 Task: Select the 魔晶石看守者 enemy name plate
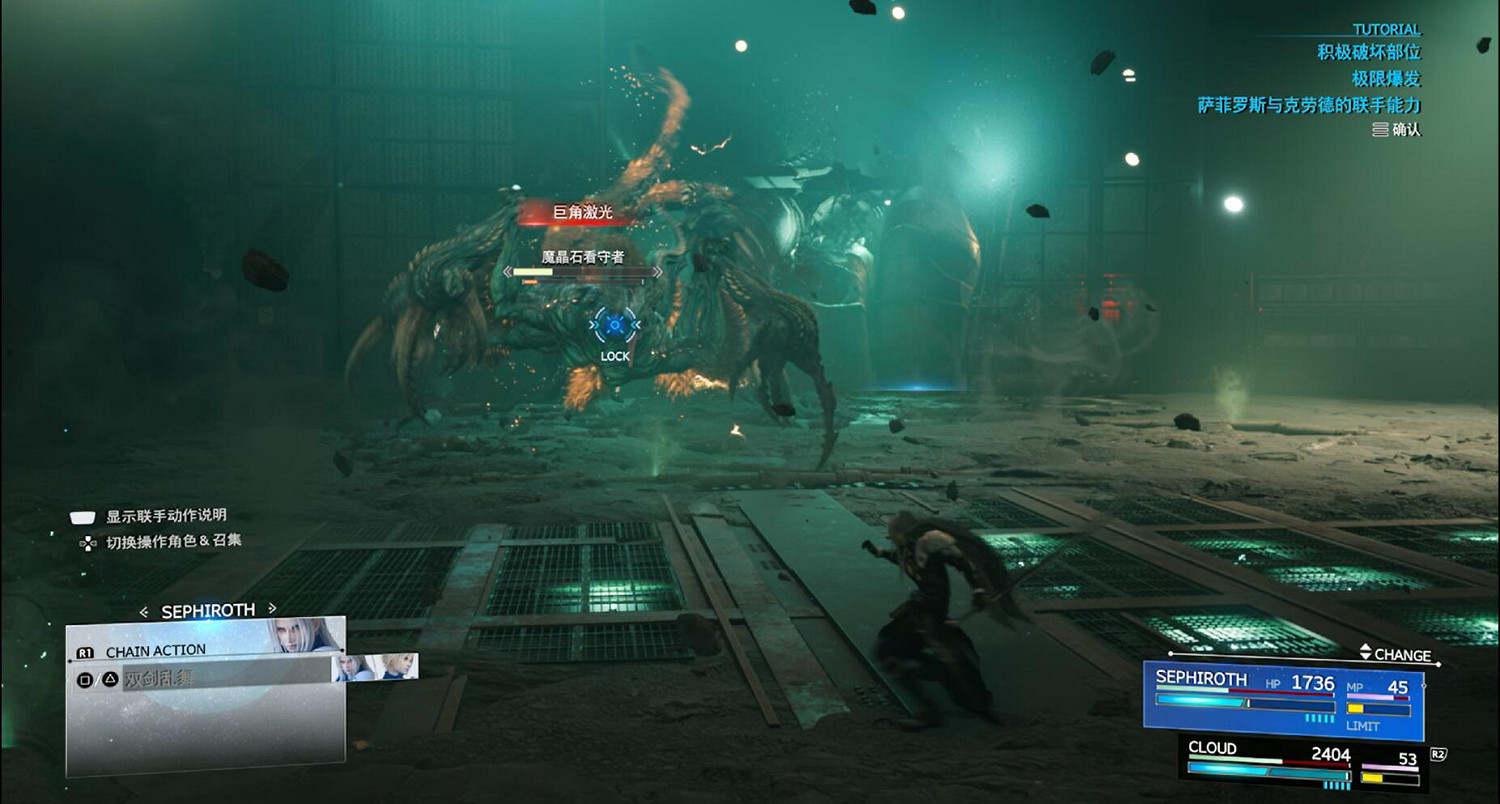pos(583,257)
